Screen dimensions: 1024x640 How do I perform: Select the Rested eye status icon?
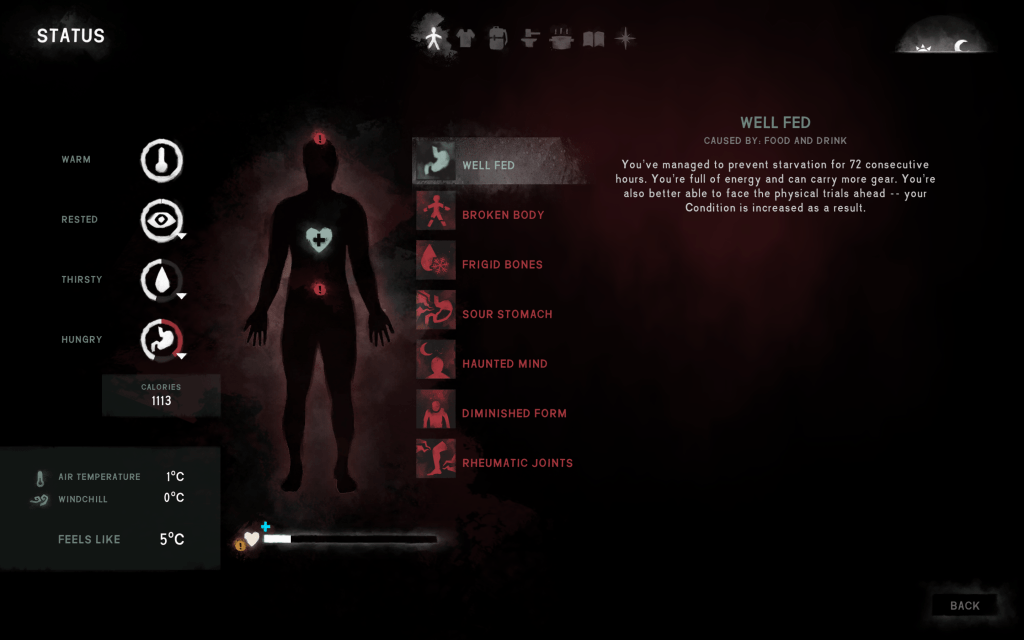[161, 220]
